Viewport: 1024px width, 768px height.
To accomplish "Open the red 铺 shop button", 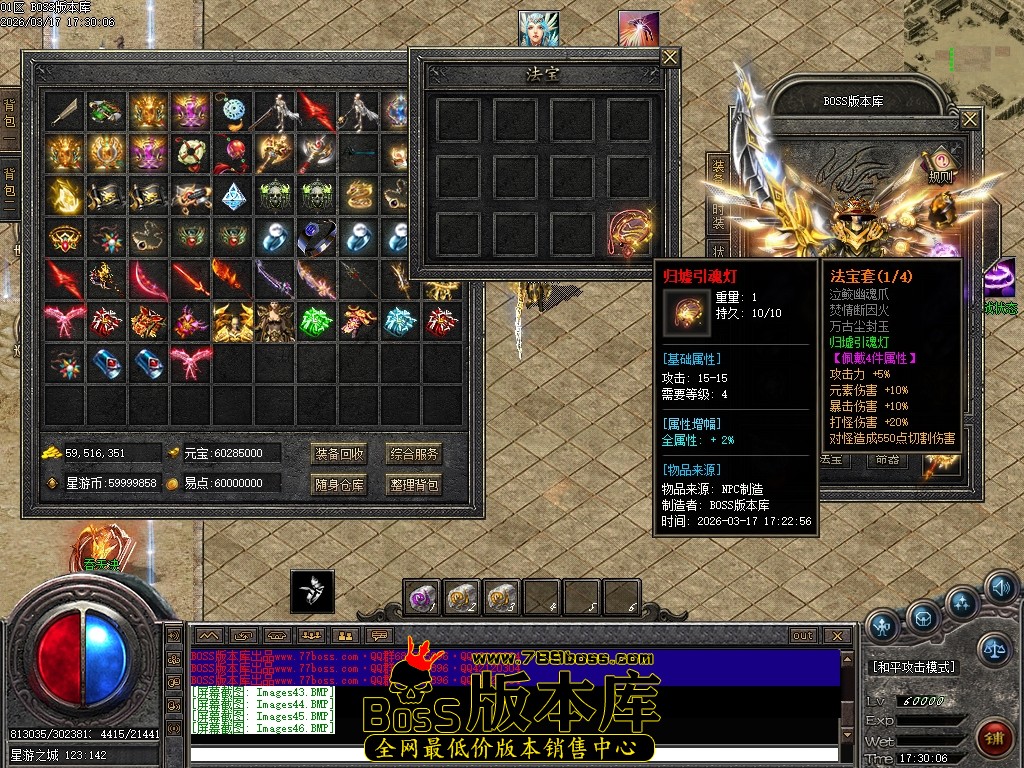I will click(x=994, y=738).
